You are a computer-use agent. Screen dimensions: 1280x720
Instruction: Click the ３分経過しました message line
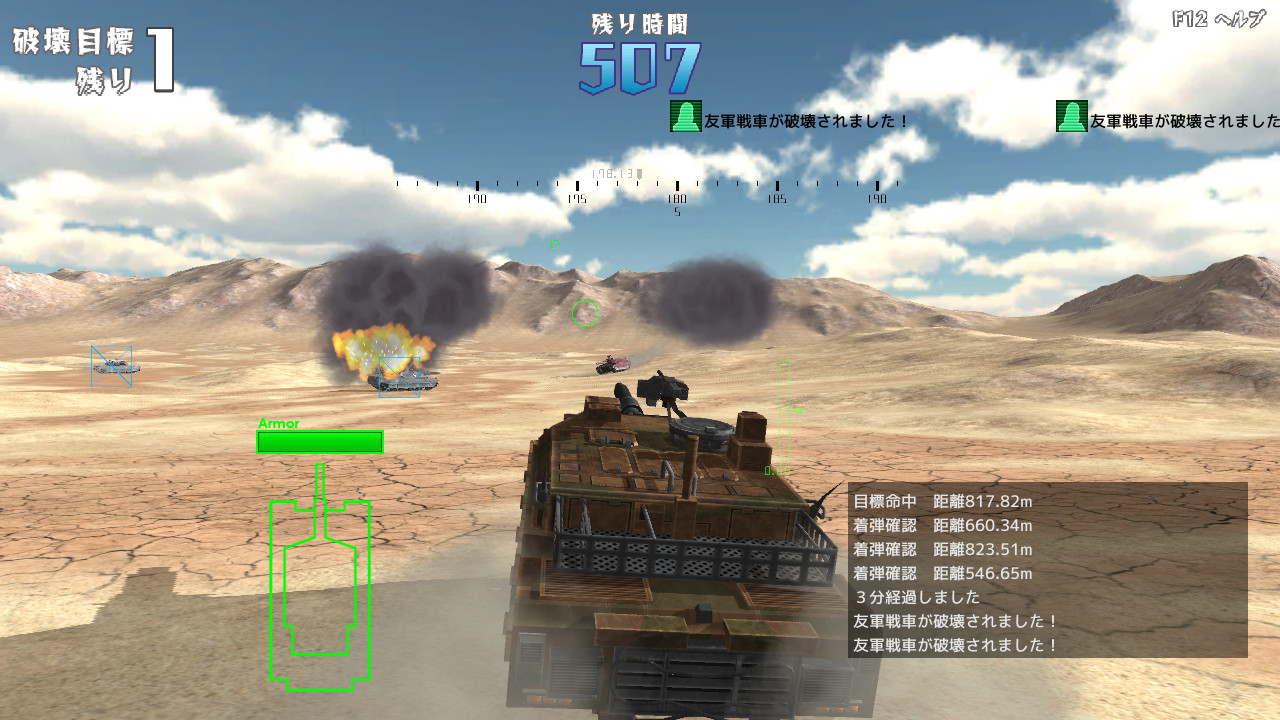(x=920, y=595)
